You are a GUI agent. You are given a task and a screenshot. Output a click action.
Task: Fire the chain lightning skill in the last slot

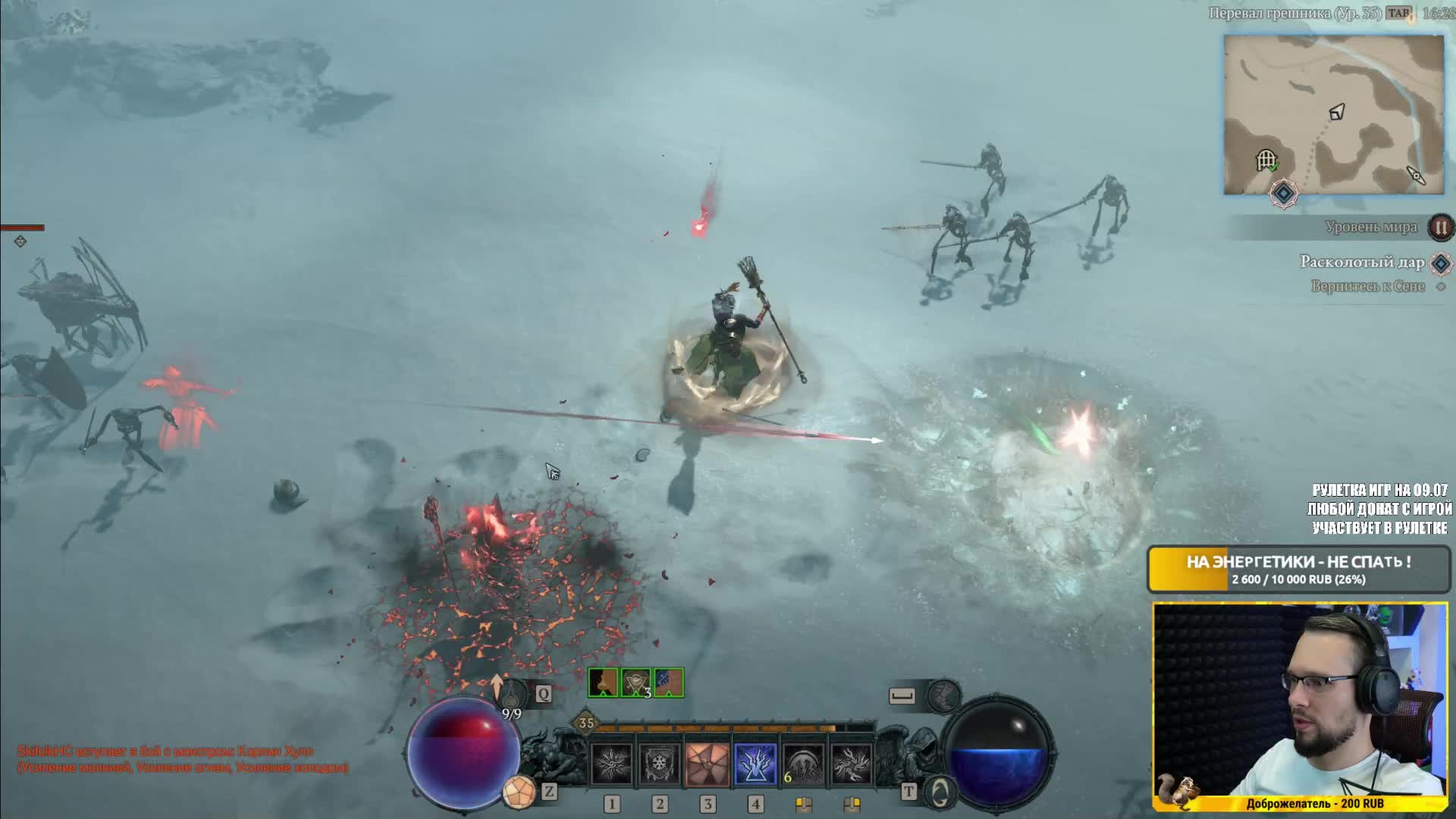point(851,763)
